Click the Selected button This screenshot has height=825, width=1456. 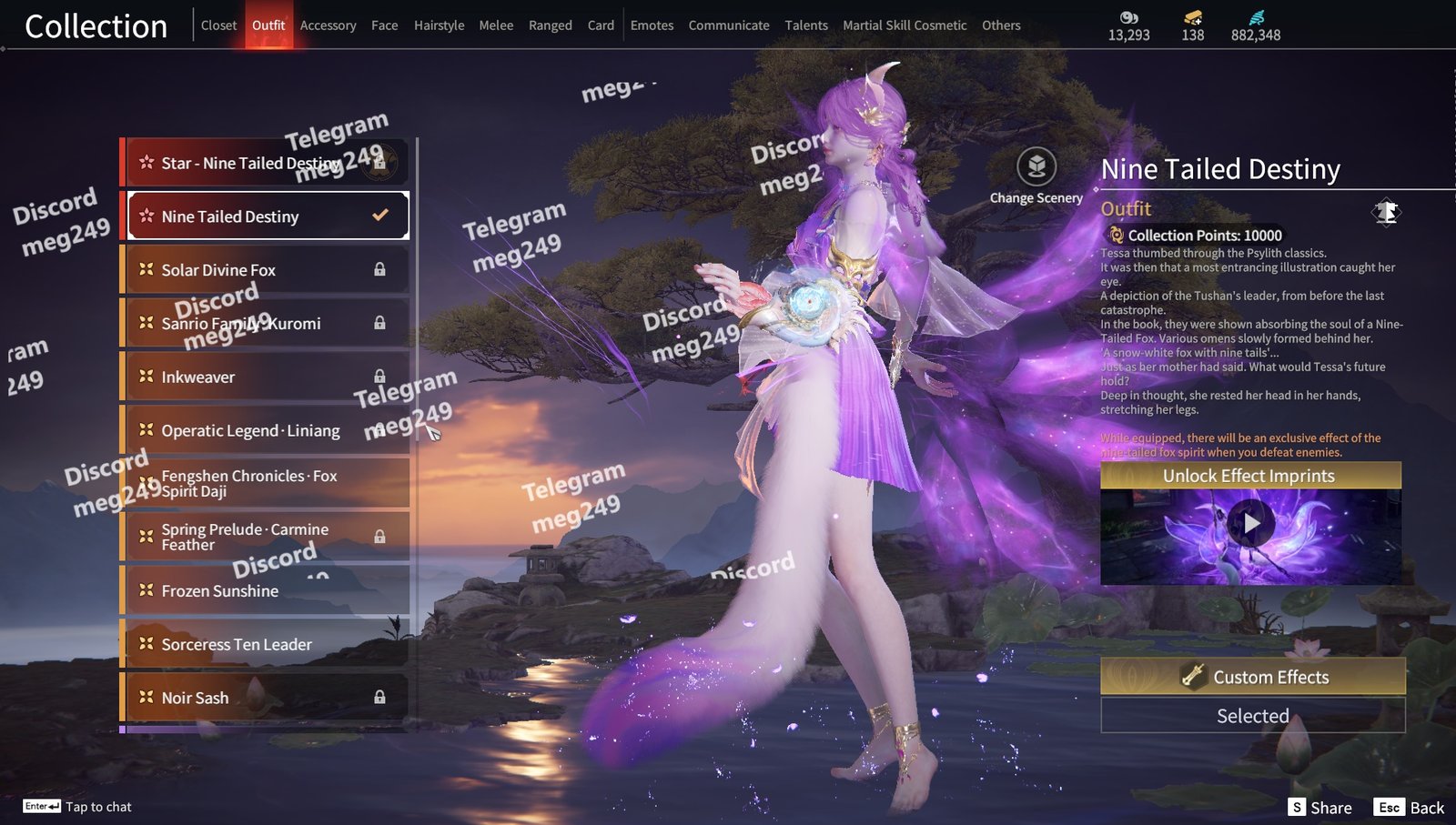[x=1253, y=716]
